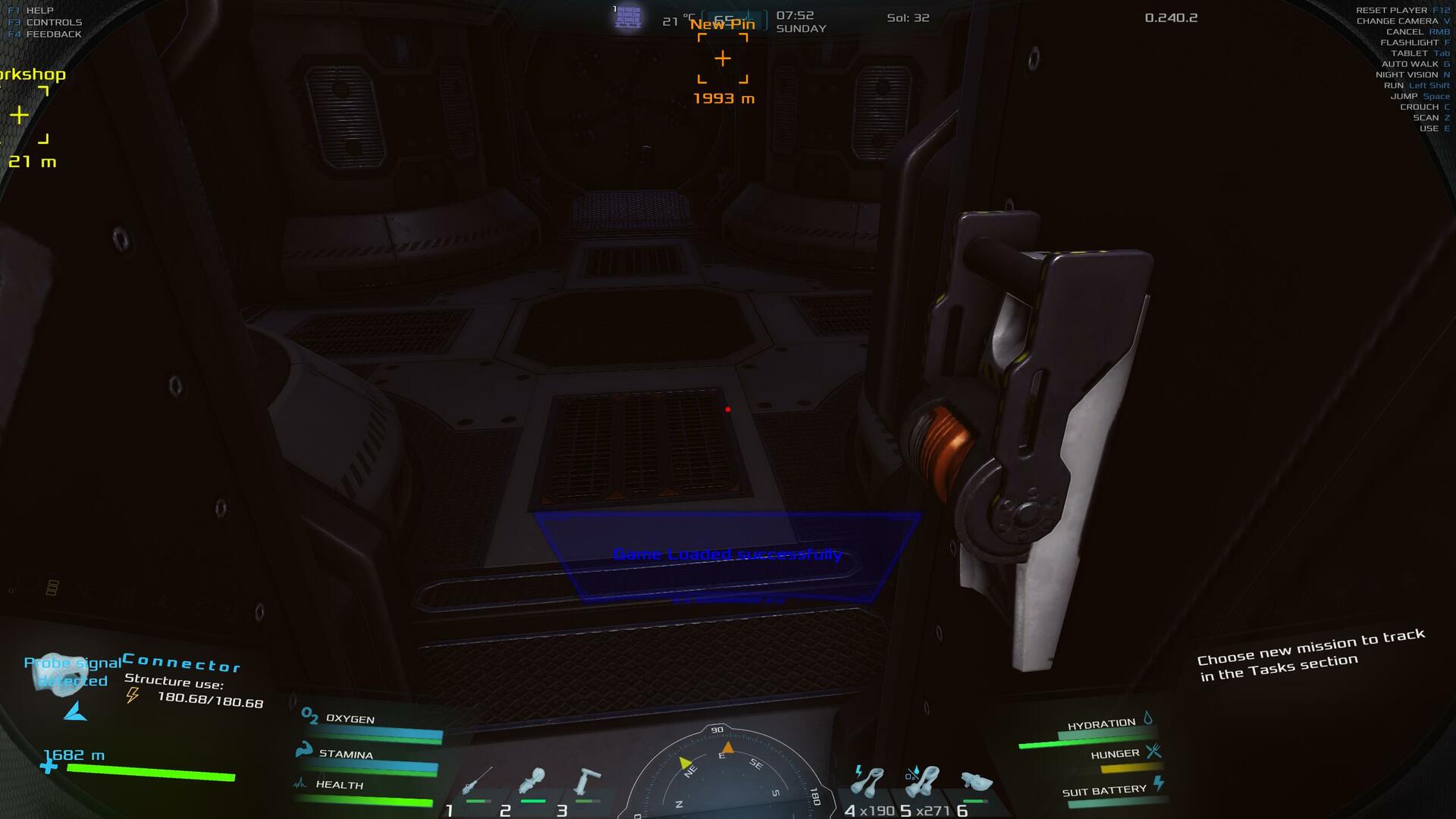Select the thin probe tool in hotbar slot 1

(x=478, y=781)
